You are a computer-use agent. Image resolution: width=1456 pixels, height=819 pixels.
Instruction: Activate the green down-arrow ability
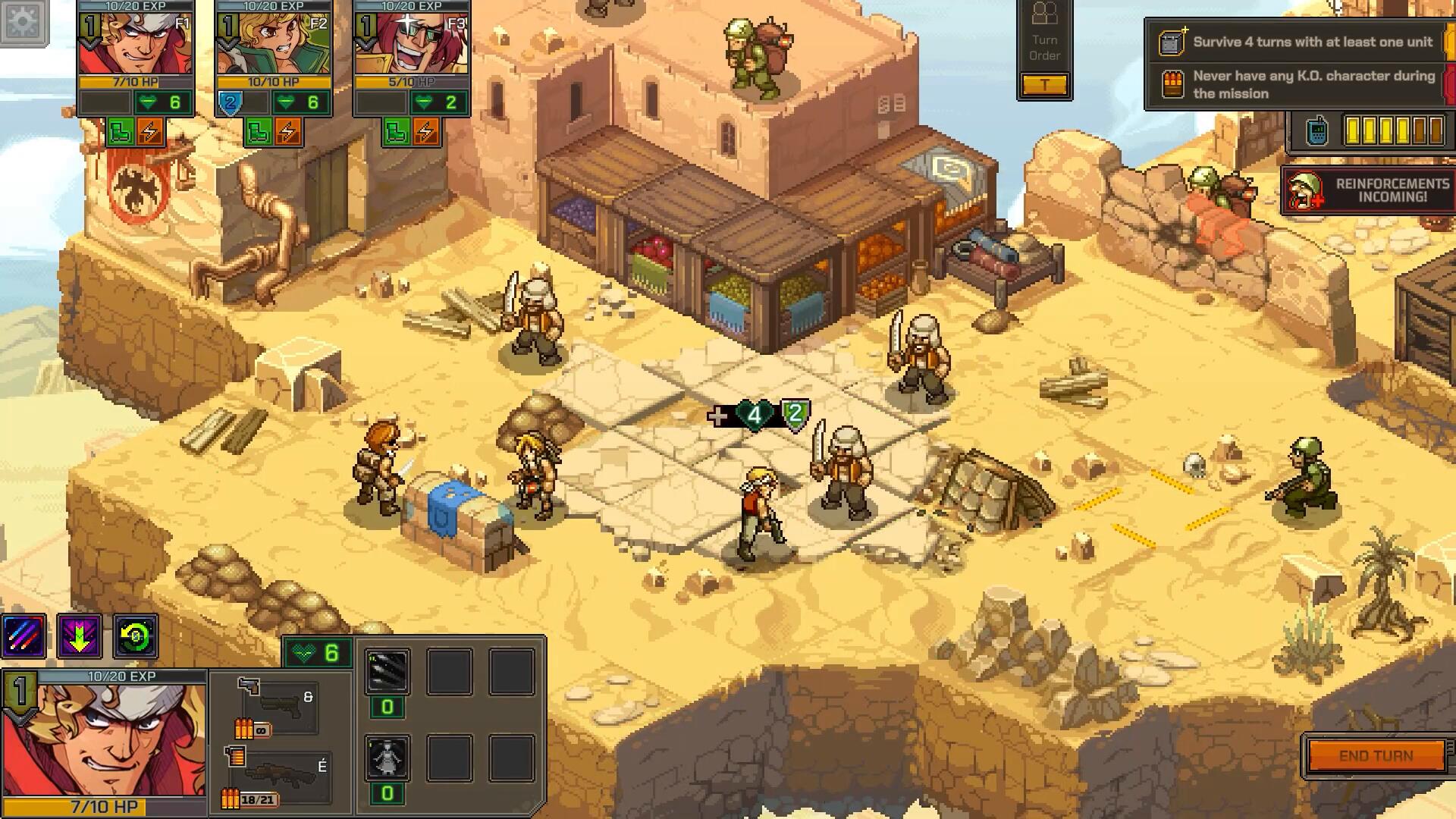(x=80, y=635)
